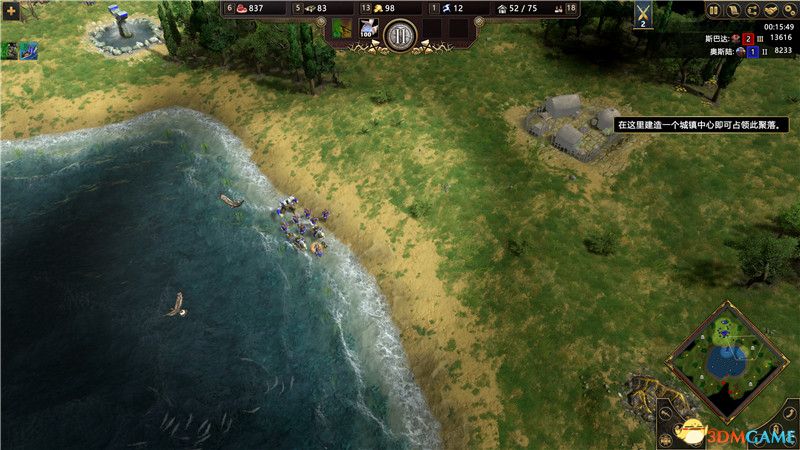
Task: Open the crossed swords army banner
Action: [643, 14]
